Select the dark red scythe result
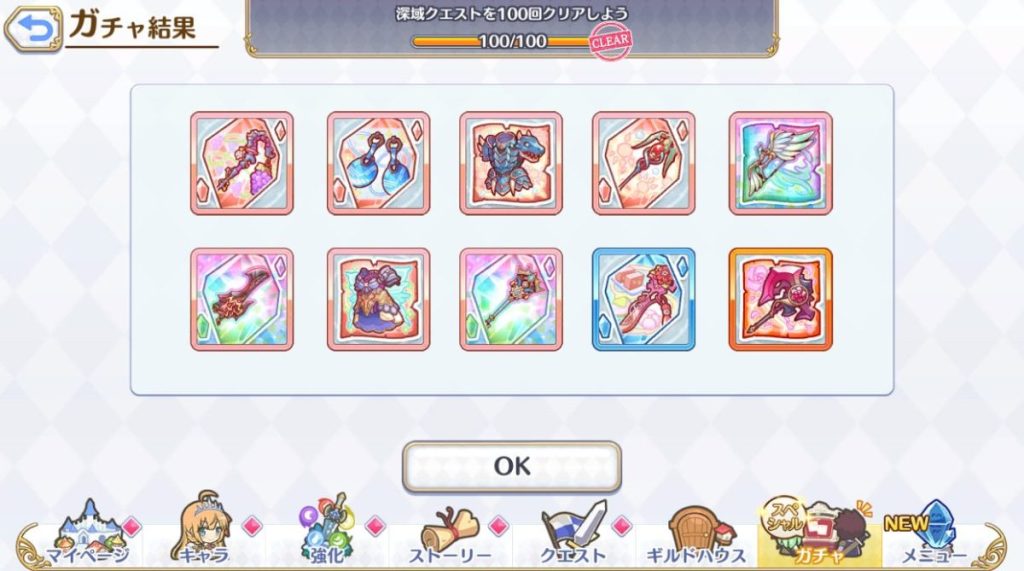Viewport: 1024px width, 571px height. (241, 299)
